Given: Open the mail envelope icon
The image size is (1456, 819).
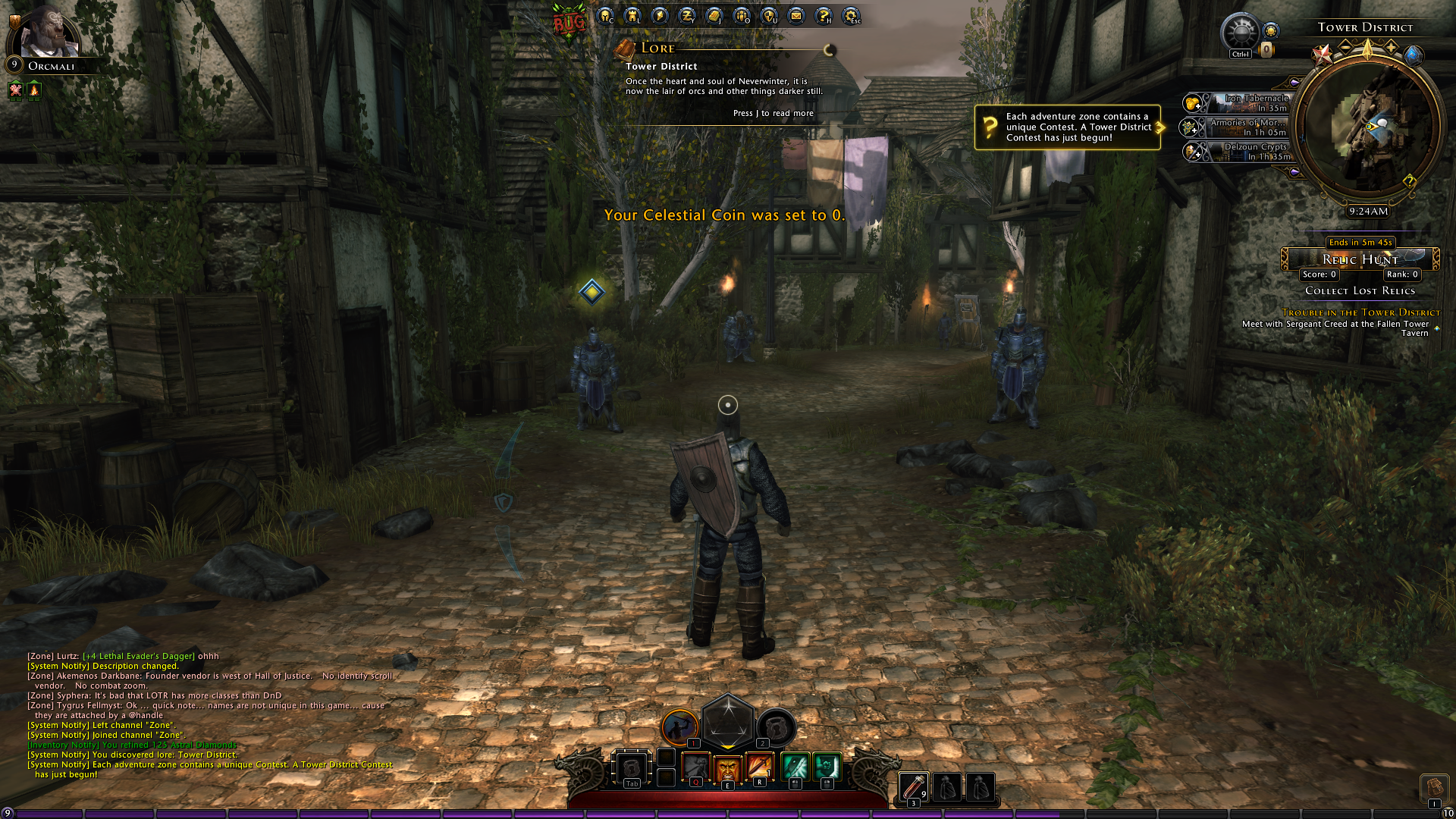Looking at the screenshot, I should pos(796,15).
